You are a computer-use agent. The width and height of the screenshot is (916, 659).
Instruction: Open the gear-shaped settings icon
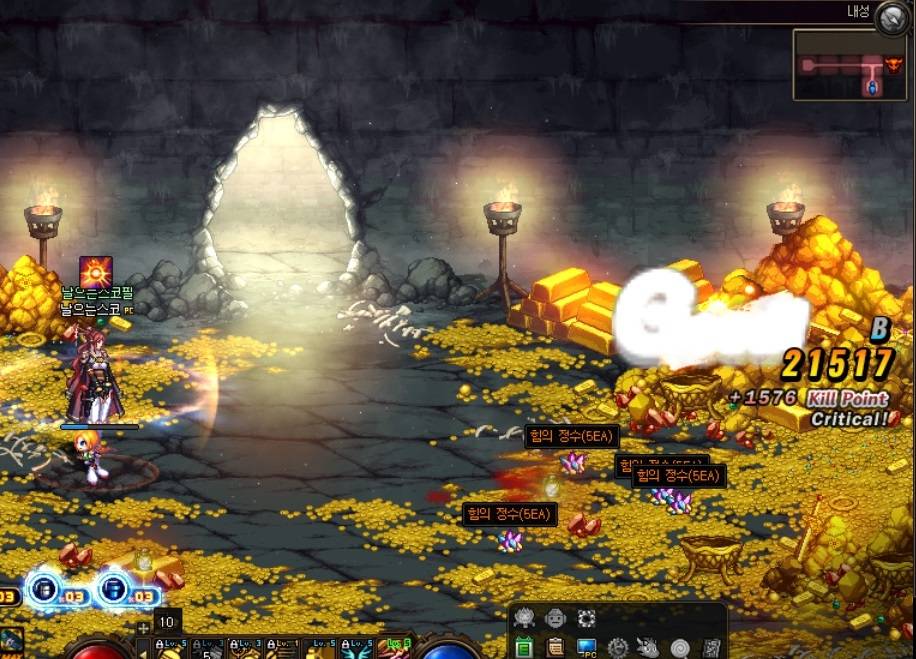click(x=618, y=648)
